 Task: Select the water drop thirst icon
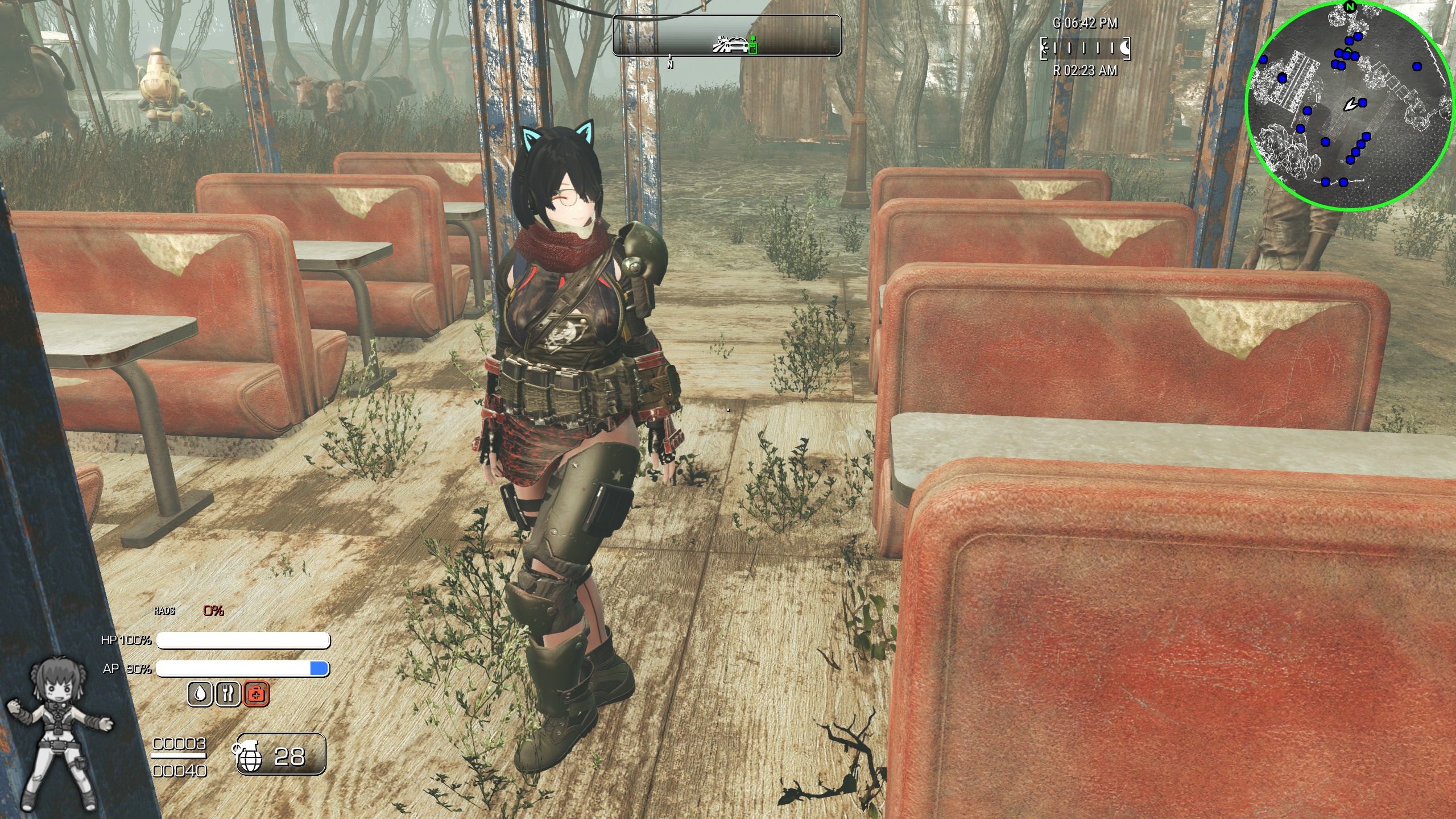pos(200,694)
